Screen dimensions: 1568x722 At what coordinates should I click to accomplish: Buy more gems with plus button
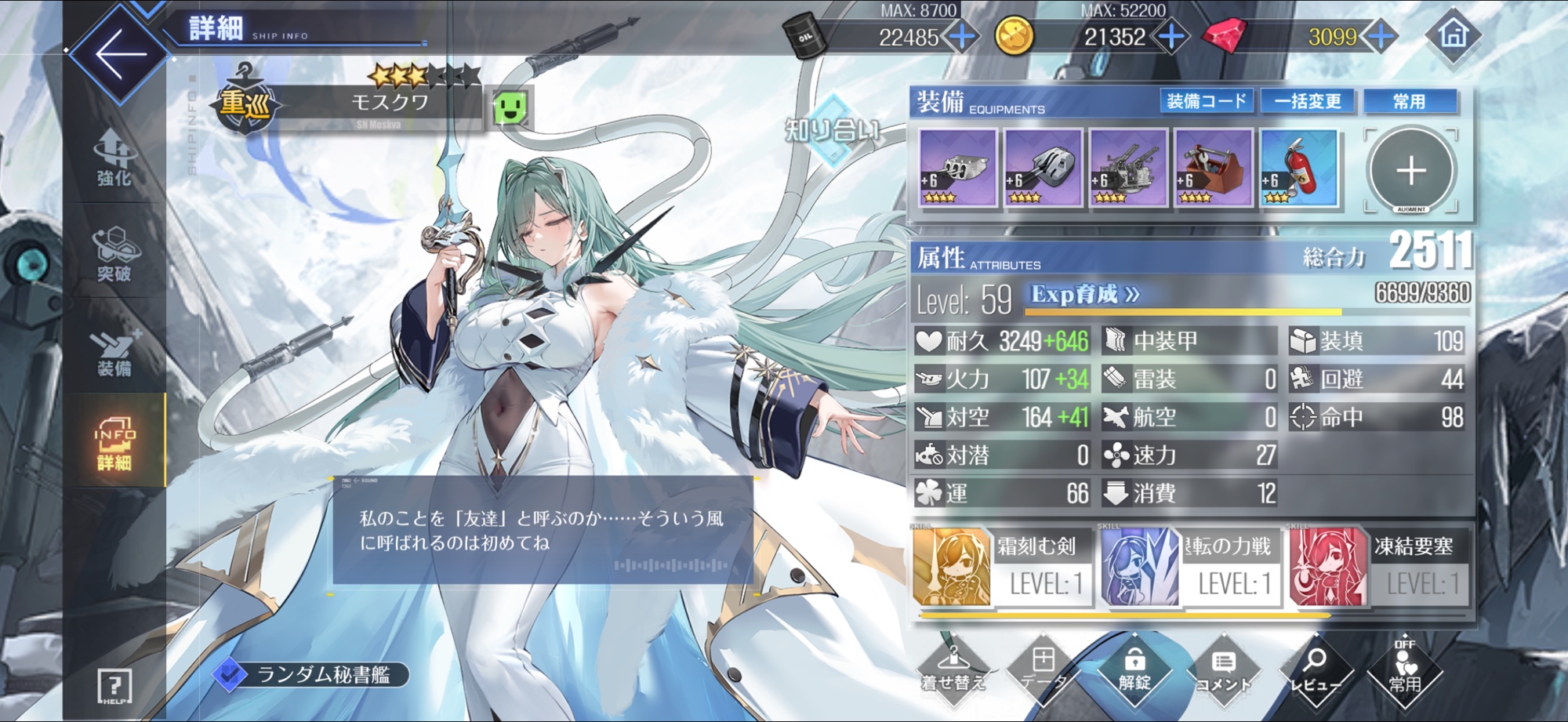tap(1381, 37)
